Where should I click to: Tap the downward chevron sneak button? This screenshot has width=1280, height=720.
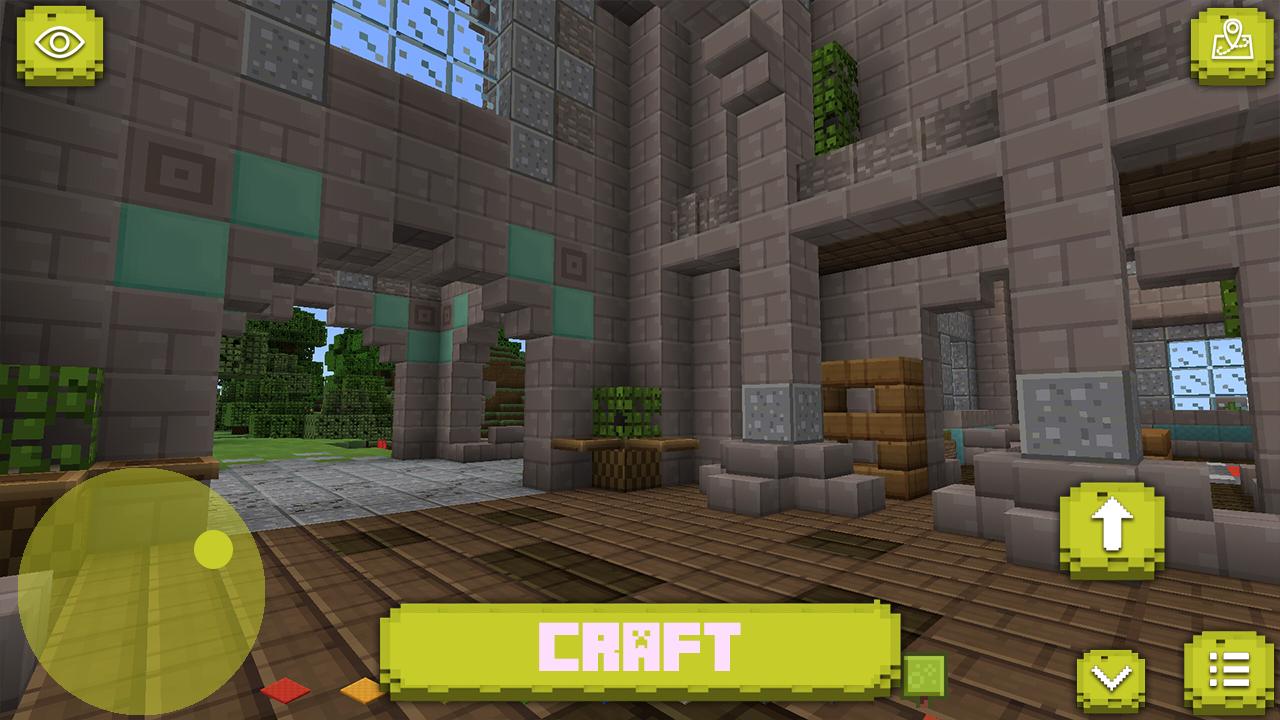[1110, 678]
